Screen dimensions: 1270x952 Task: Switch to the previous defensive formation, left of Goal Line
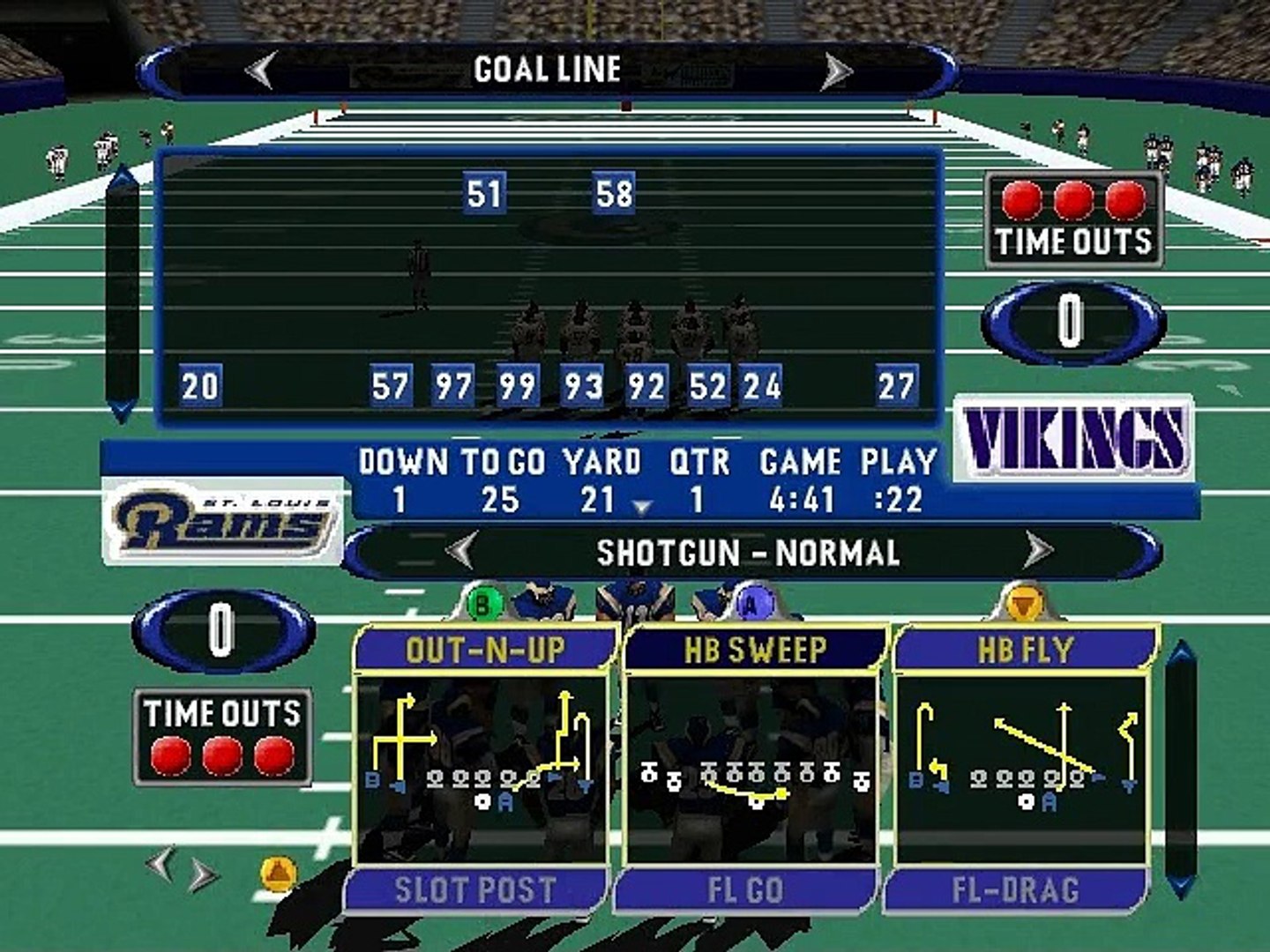[260, 70]
